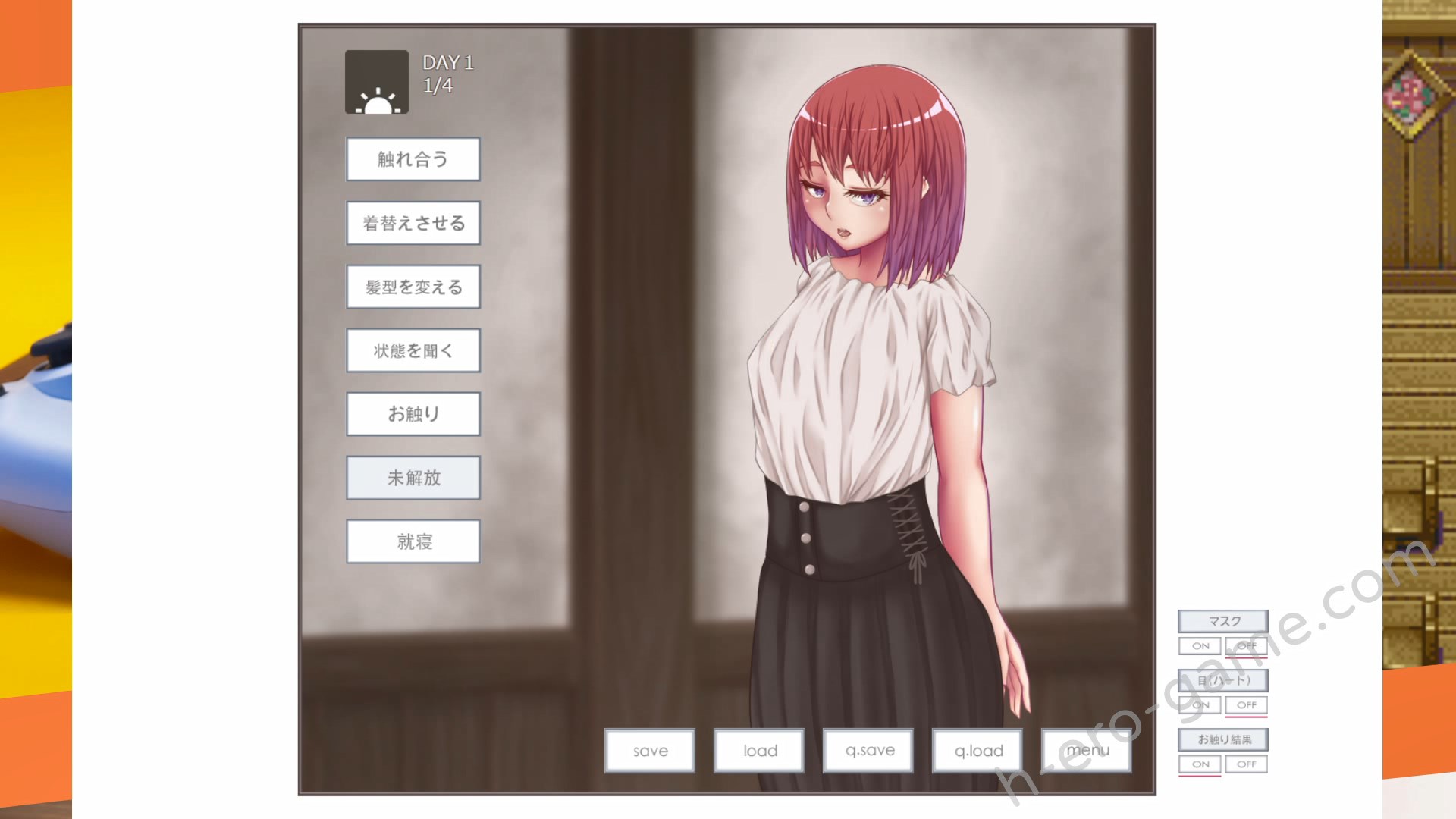Click the お触り option
The height and width of the screenshot is (819, 1456).
413,414
